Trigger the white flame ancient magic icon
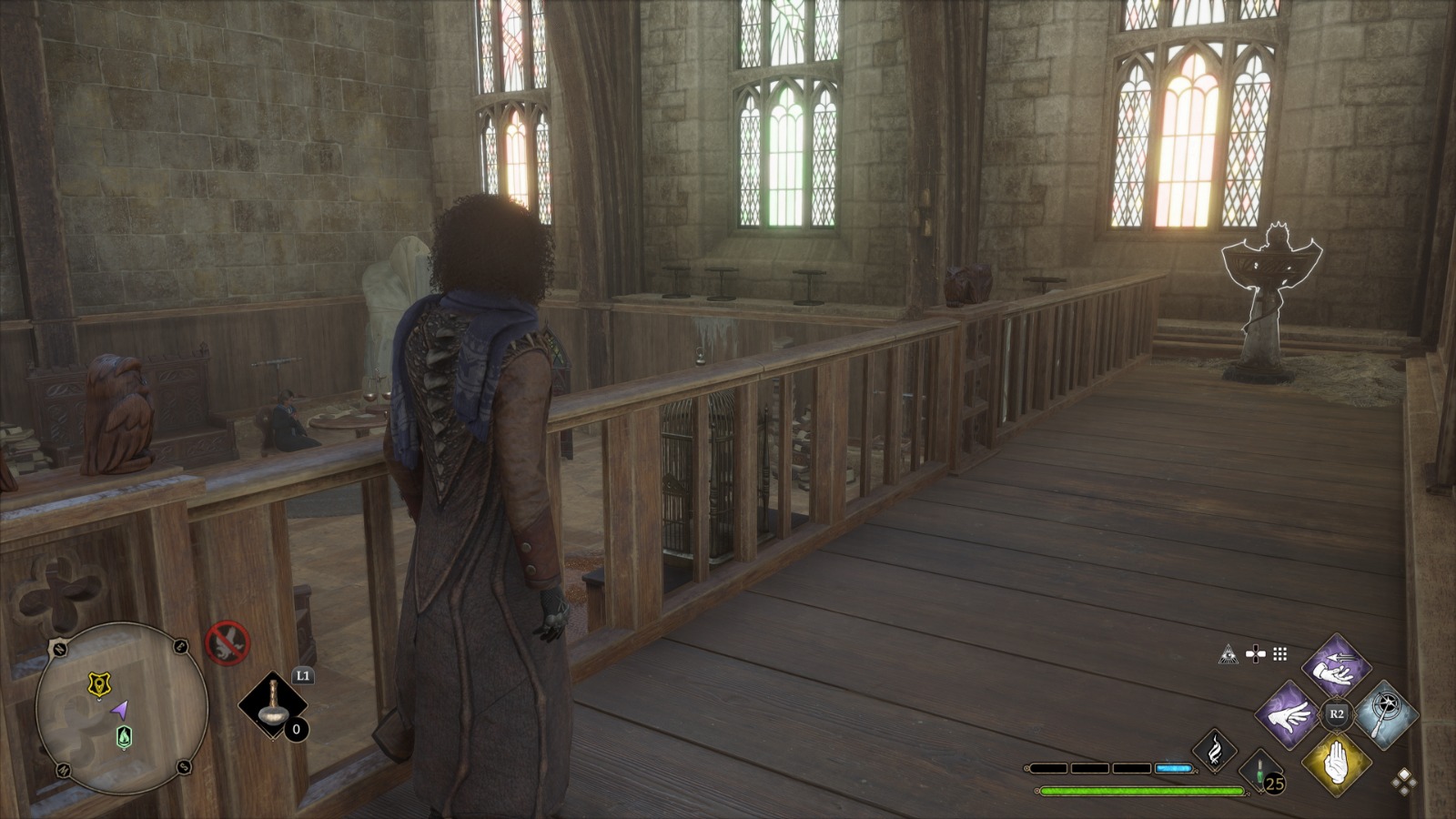The height and width of the screenshot is (819, 1456). tap(1215, 751)
